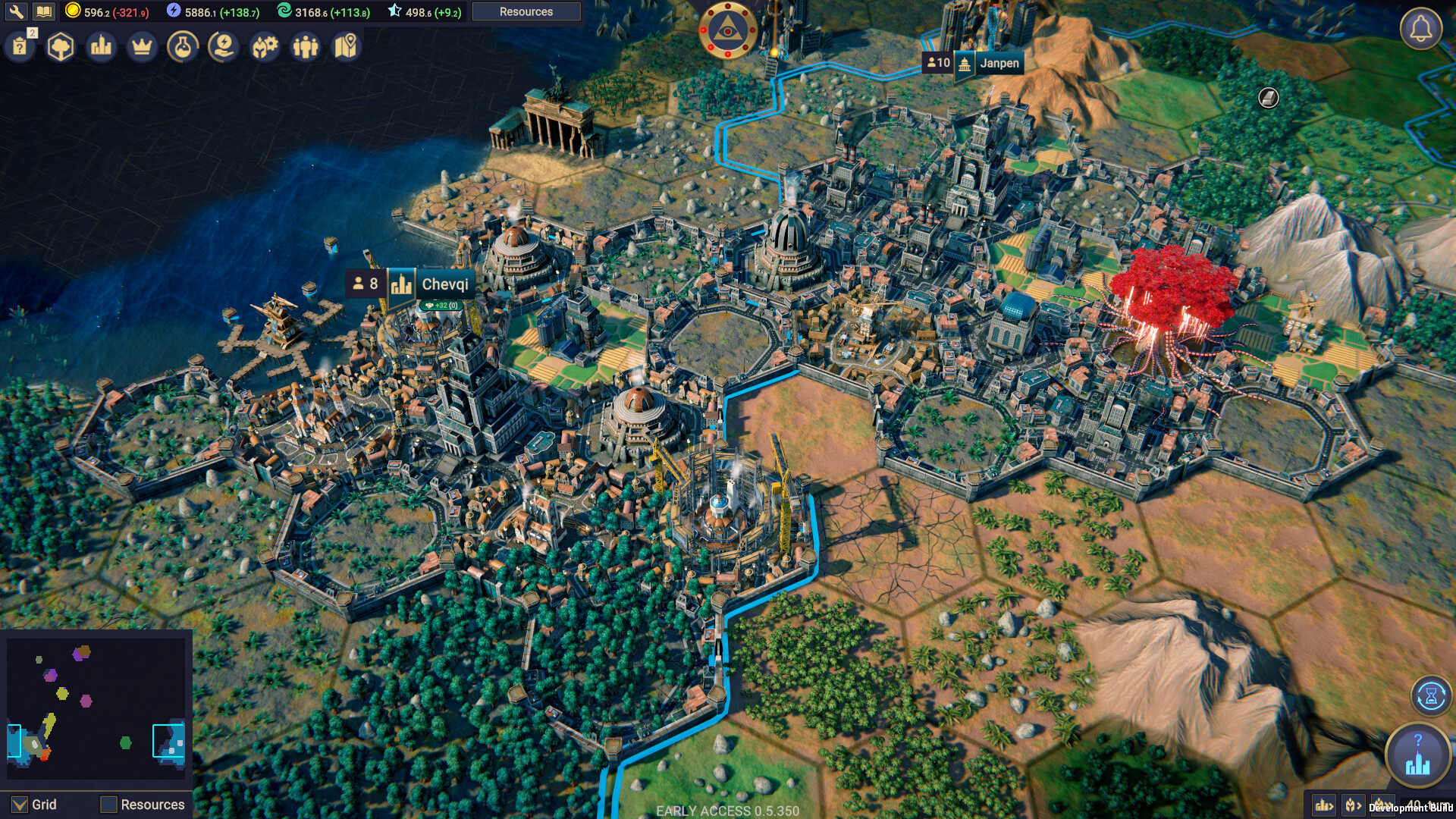
Task: Open the Resources panel dropdown
Action: click(x=526, y=11)
